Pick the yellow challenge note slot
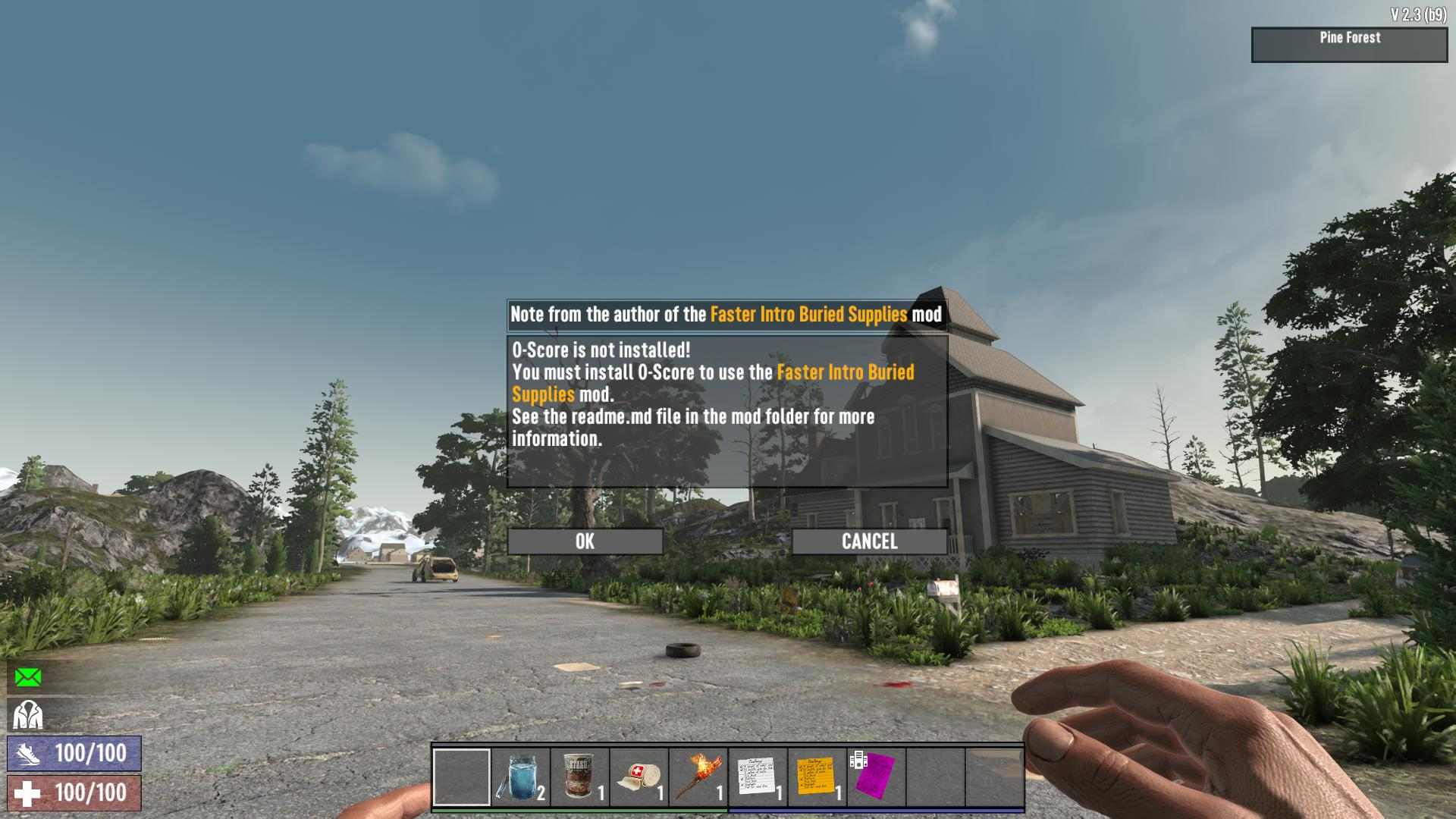 coord(816,777)
